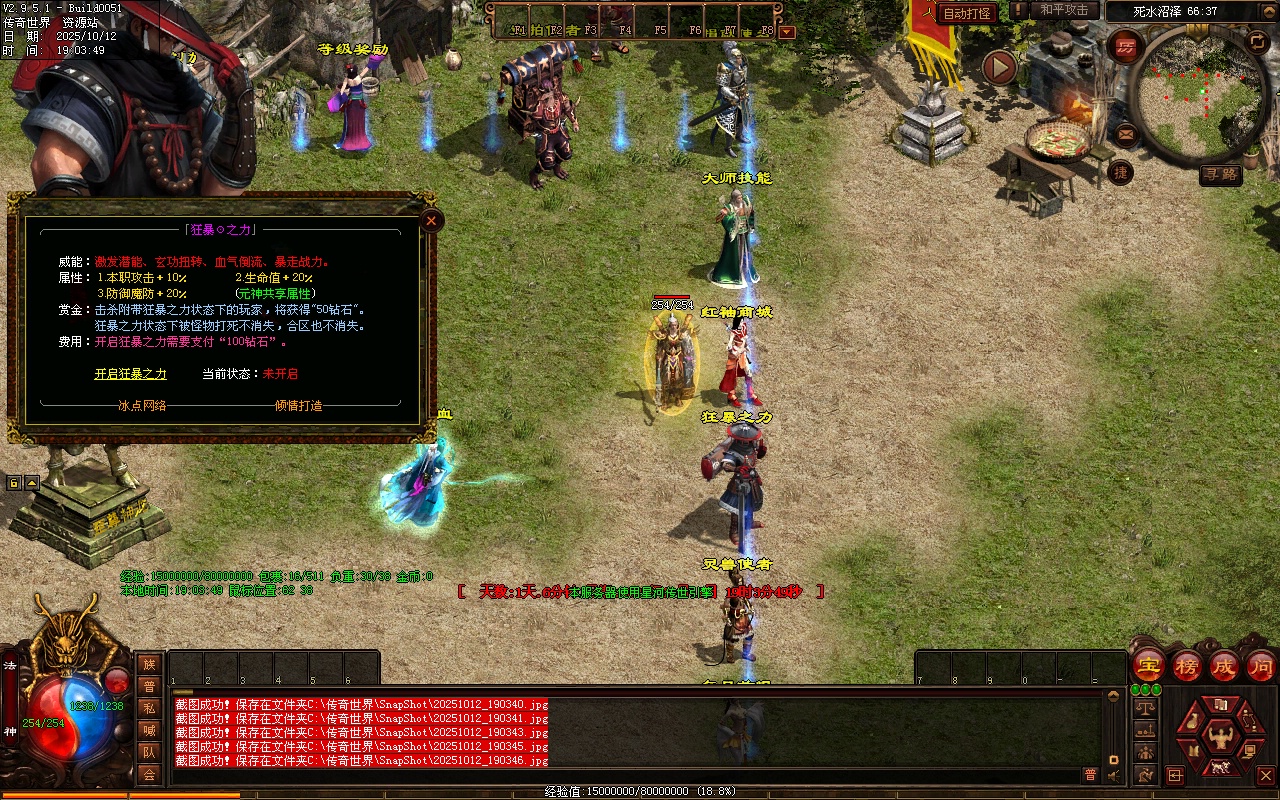This screenshot has height=800, width=1280.
Task: Open the 榜 rankings button
Action: coord(1187,665)
